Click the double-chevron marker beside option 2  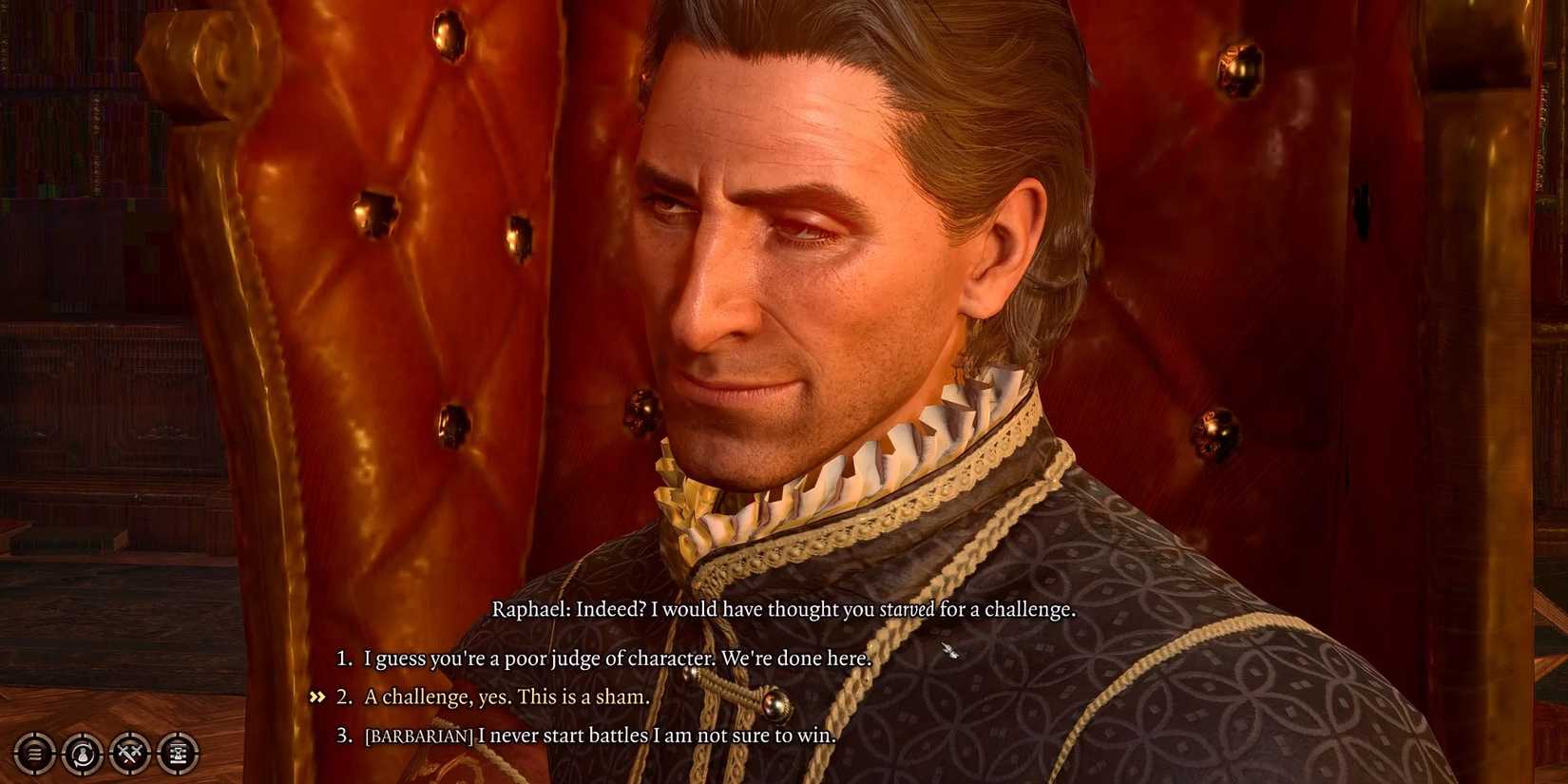click(x=316, y=696)
